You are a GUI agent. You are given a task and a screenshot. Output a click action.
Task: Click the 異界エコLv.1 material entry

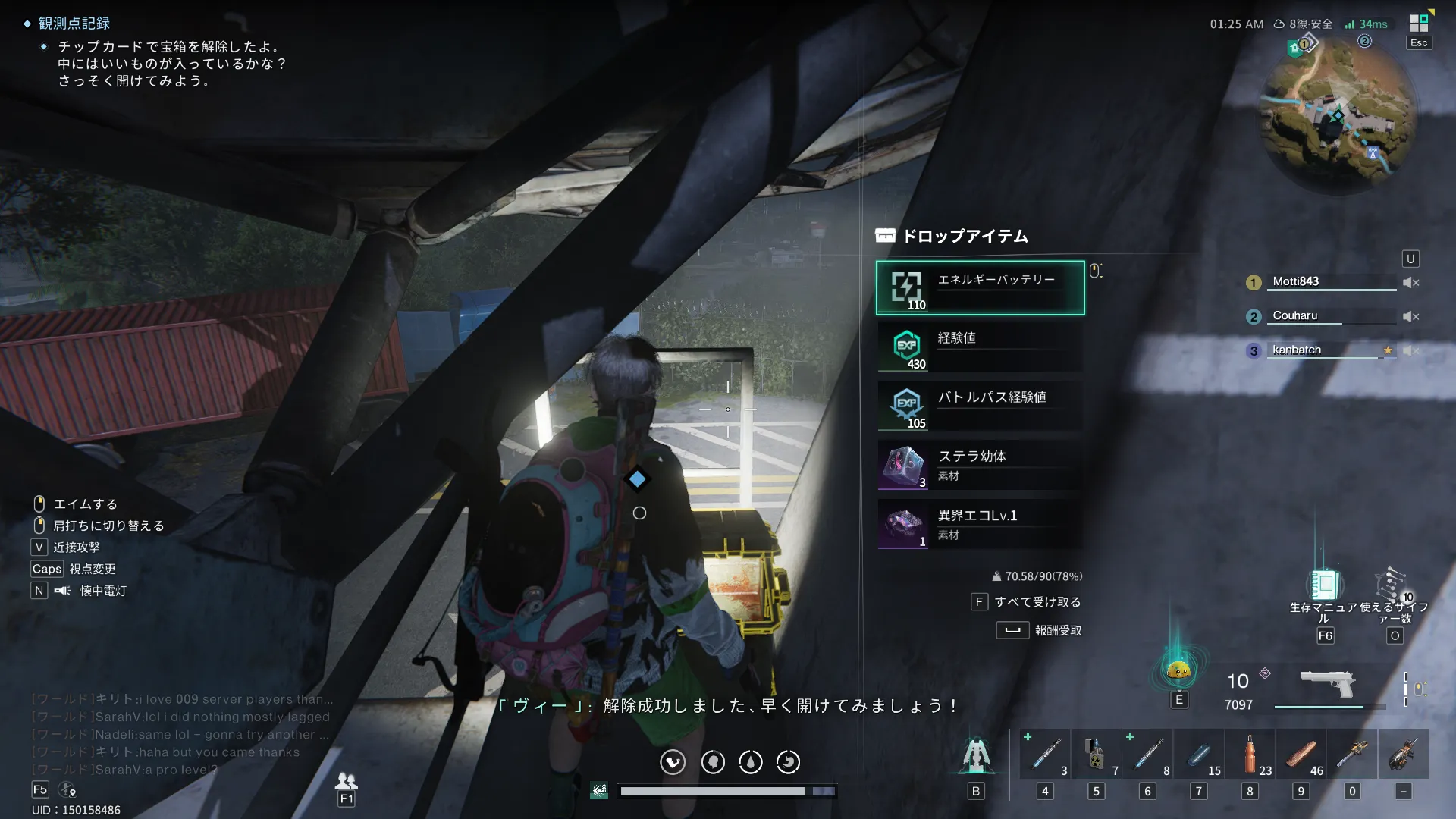pos(980,524)
